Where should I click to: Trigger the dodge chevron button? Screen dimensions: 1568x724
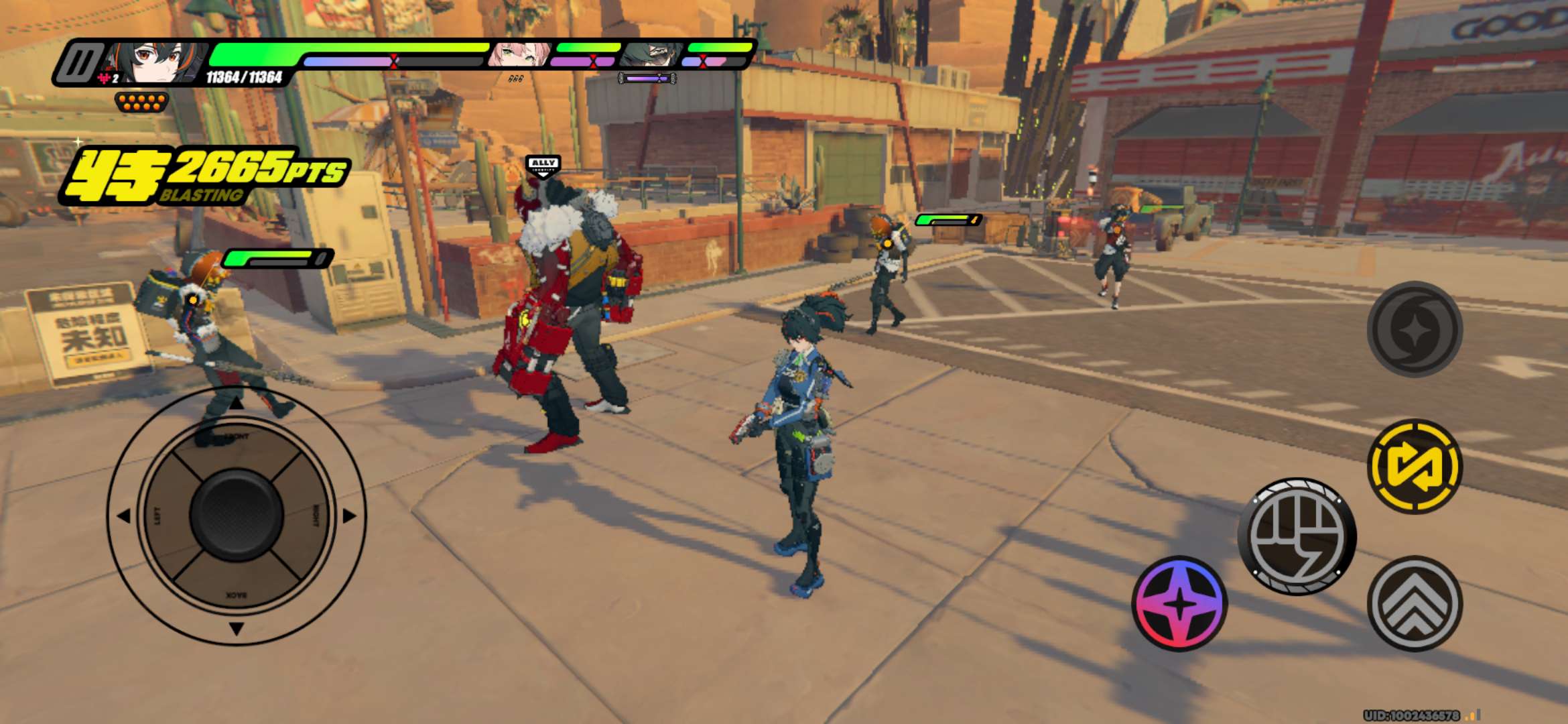click(1415, 603)
